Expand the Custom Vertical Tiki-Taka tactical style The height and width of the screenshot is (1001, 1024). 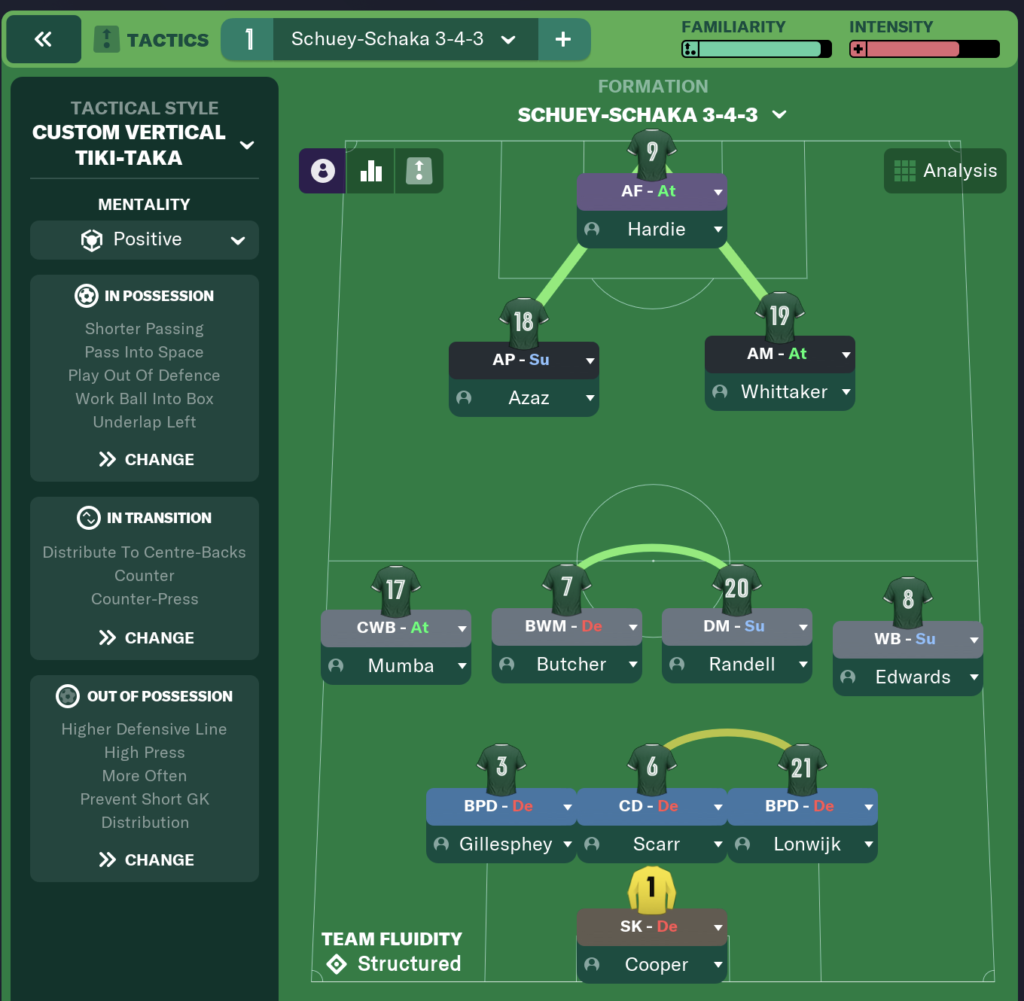246,145
